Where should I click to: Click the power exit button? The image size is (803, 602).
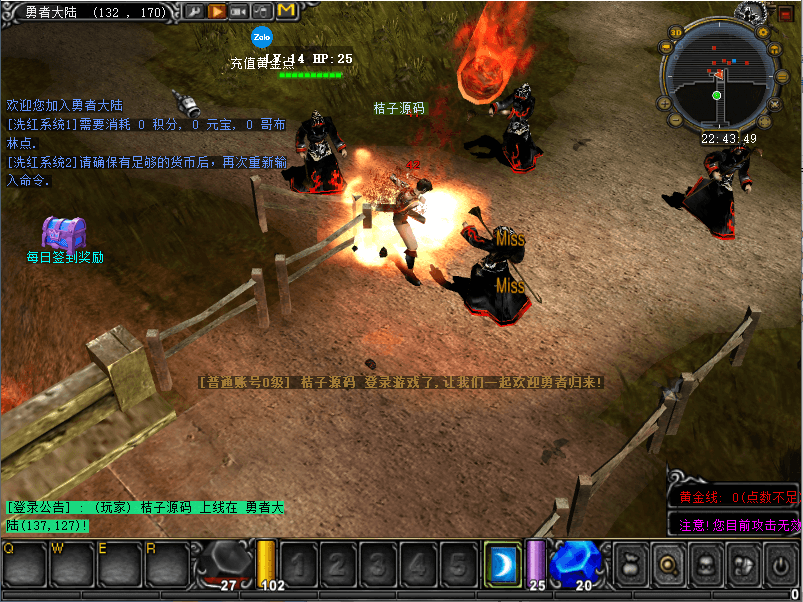tap(779, 564)
